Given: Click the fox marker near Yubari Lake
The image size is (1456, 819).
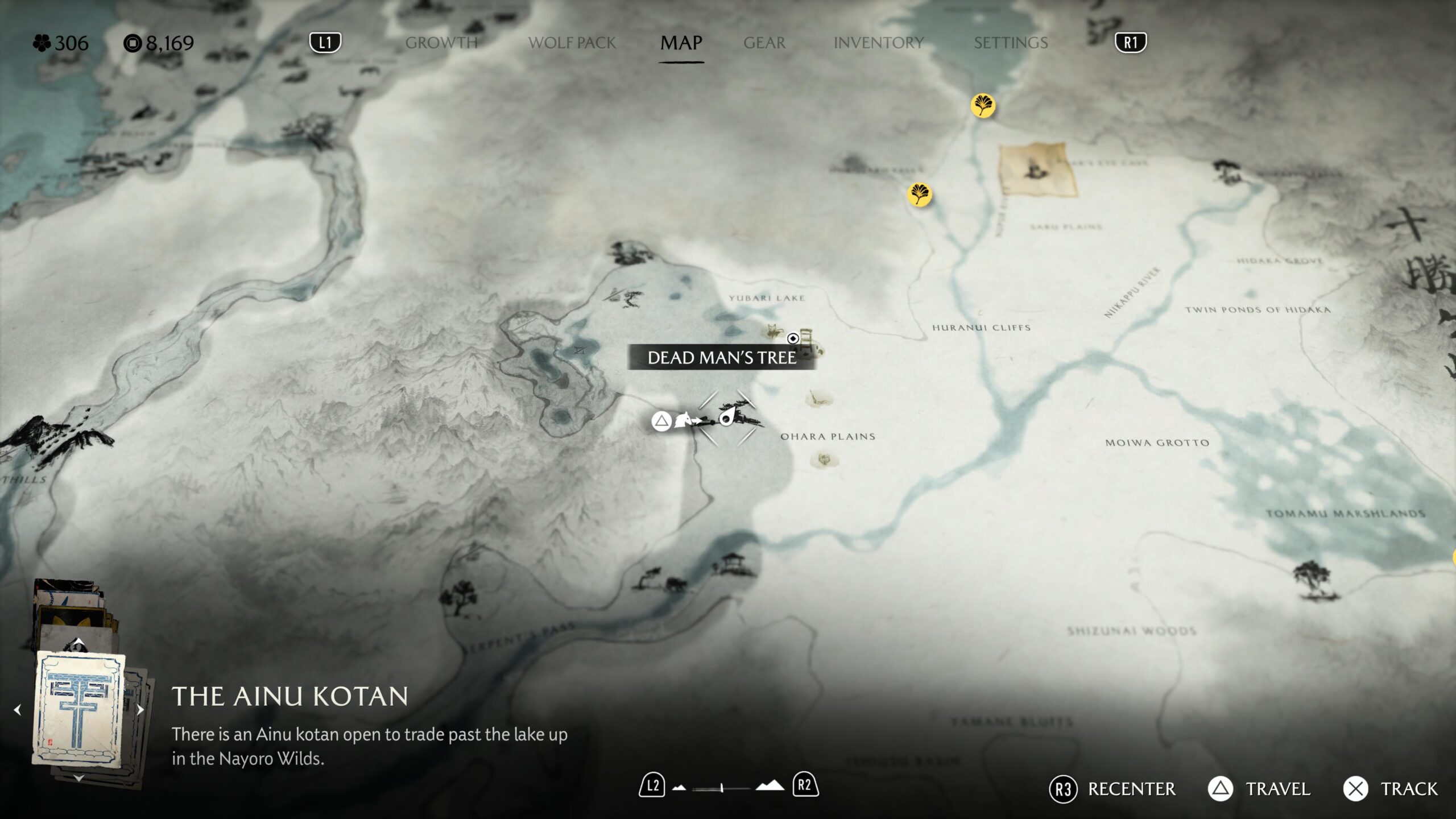Looking at the screenshot, I should 773,330.
